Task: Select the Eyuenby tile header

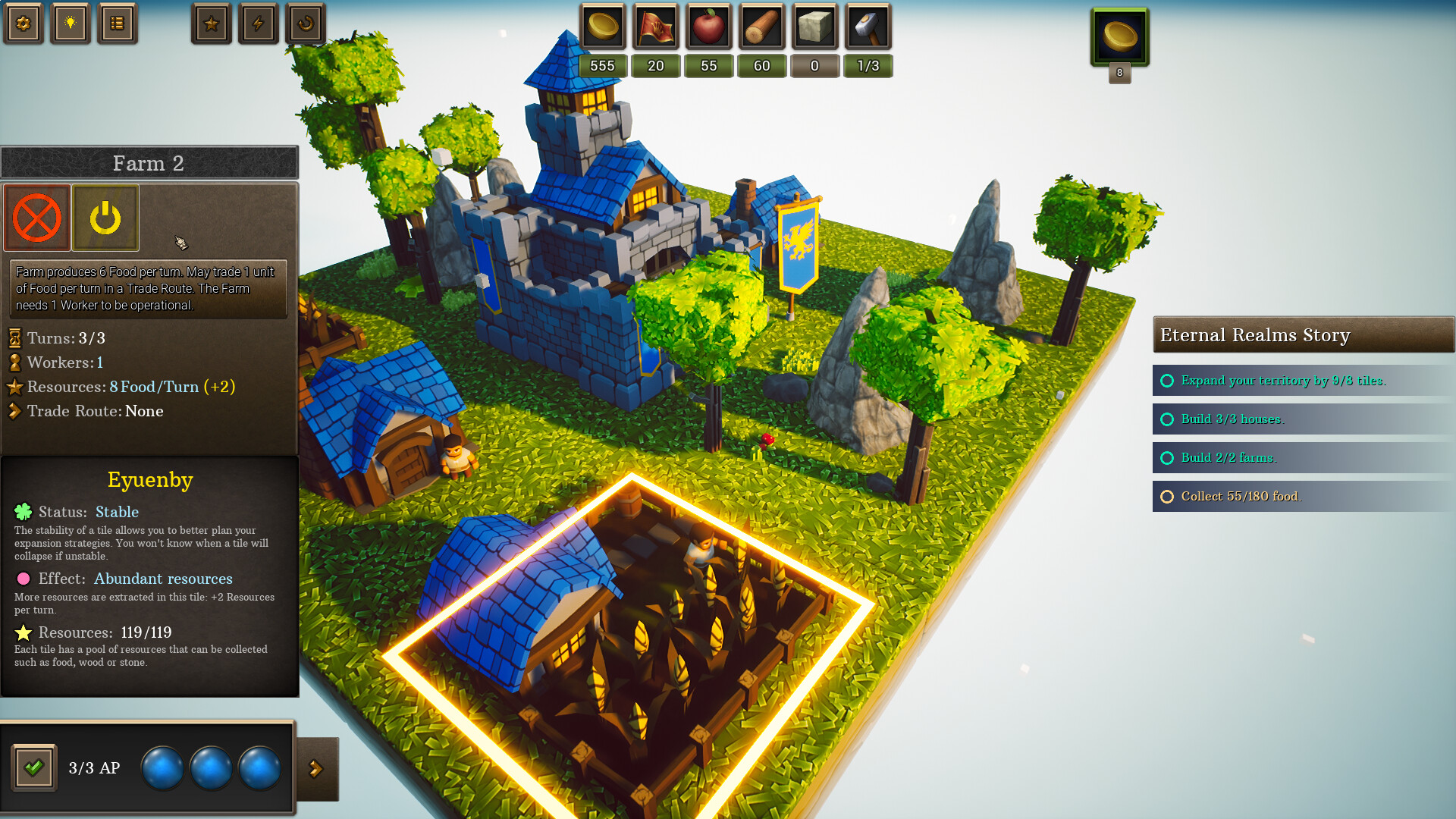Action: pyautogui.click(x=149, y=479)
